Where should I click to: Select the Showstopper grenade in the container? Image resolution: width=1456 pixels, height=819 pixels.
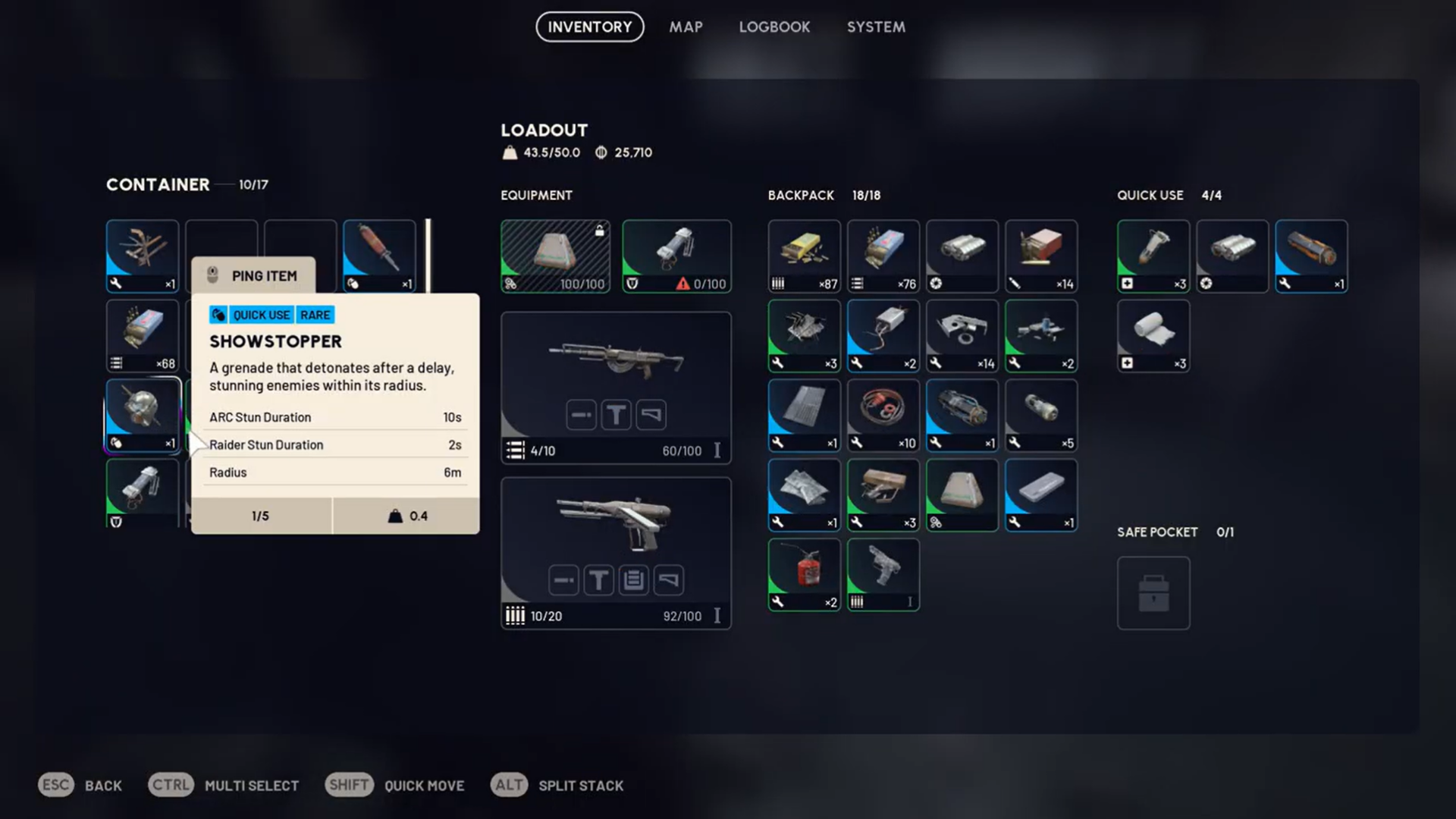coord(143,415)
